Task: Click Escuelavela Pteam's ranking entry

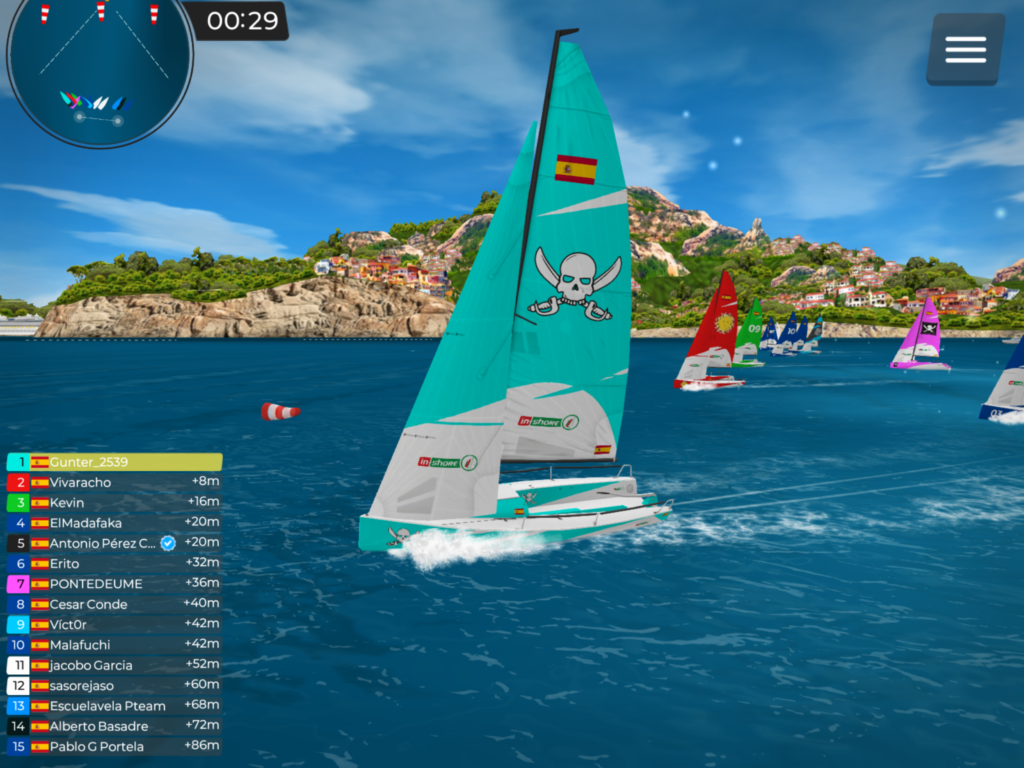Action: point(114,706)
